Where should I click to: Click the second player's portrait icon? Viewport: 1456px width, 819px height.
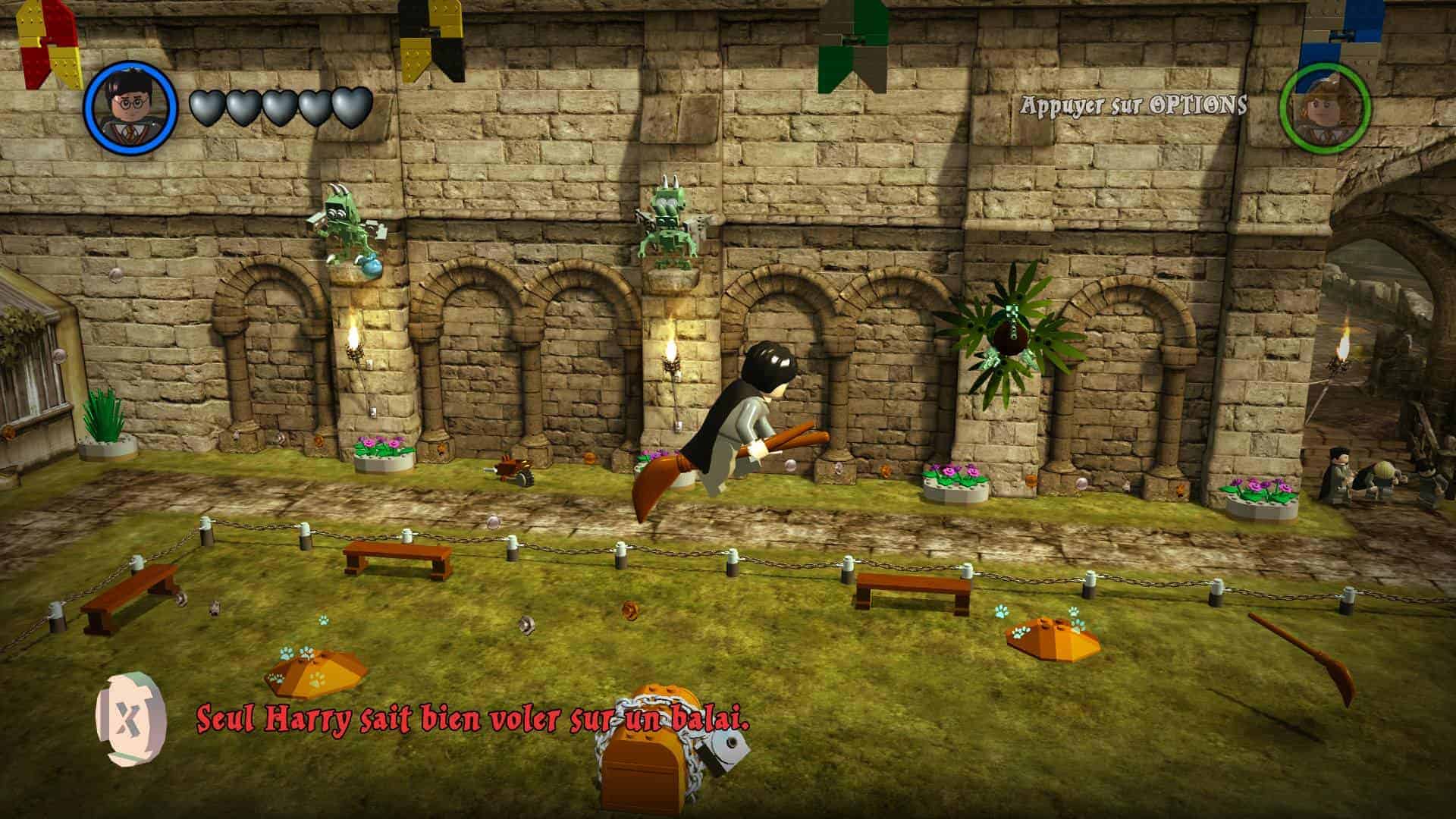(1324, 107)
